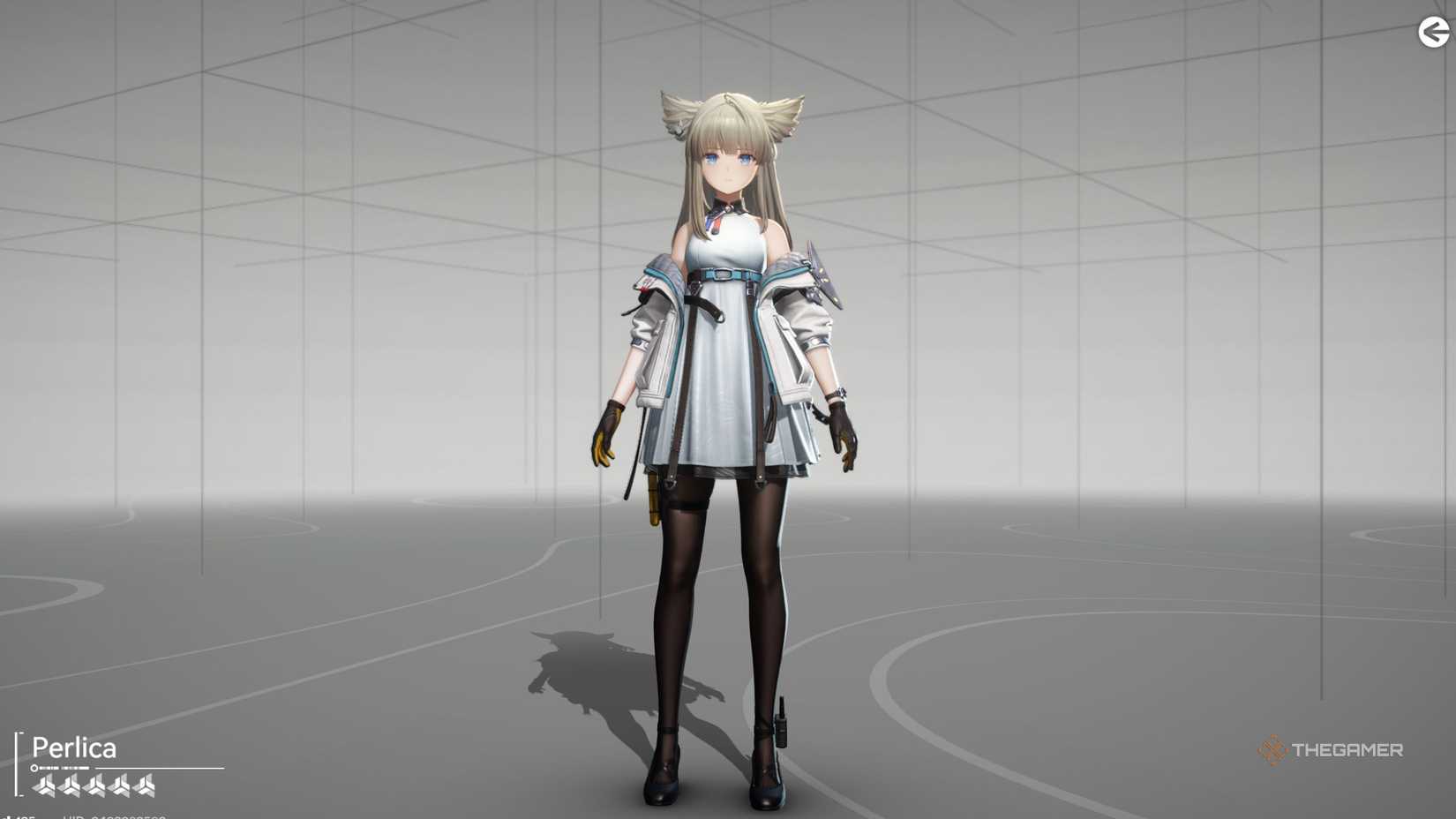
Task: Expand Perlica's character details panel
Action: click(x=73, y=748)
